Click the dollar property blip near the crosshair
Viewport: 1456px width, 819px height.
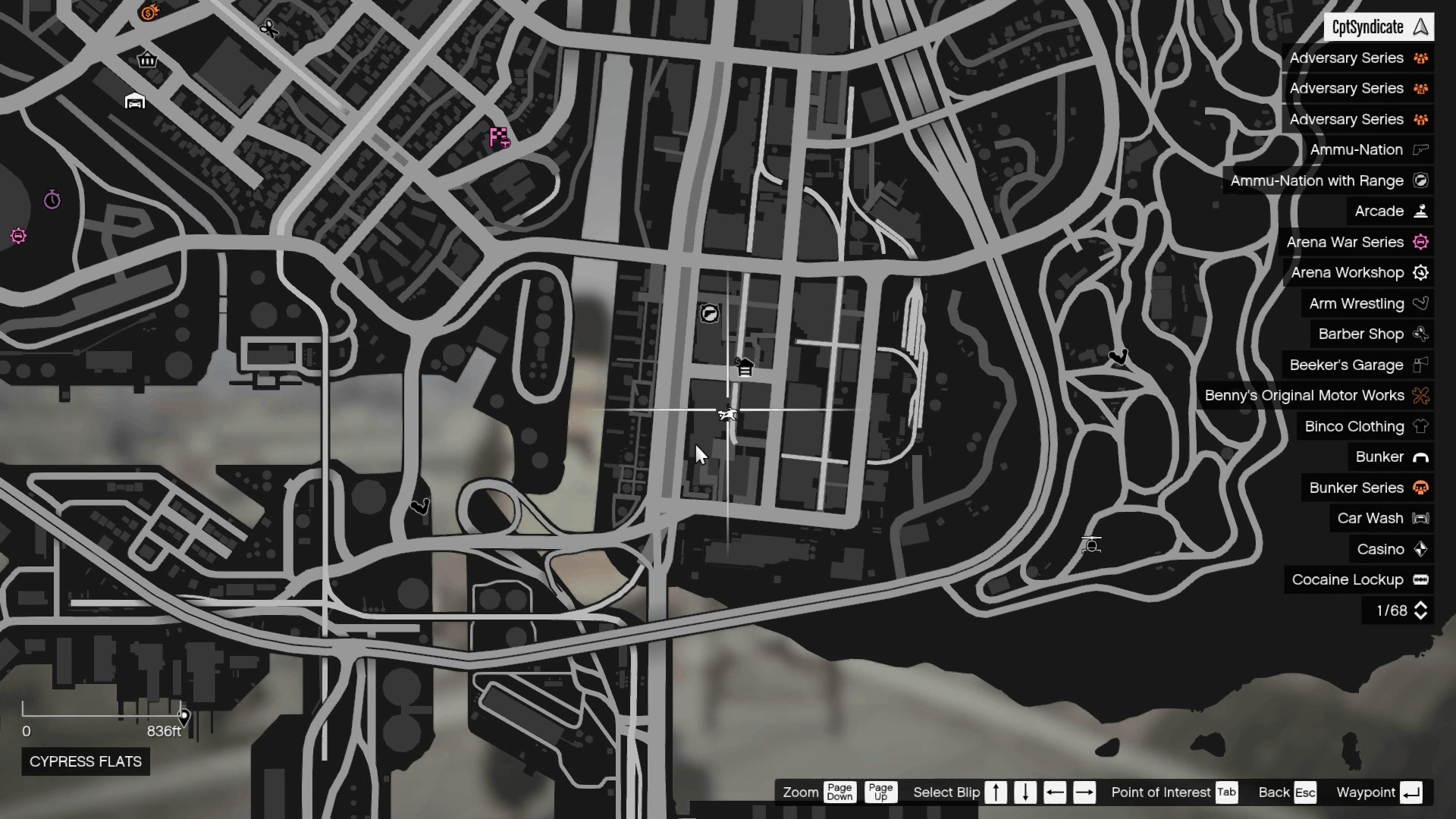[745, 367]
